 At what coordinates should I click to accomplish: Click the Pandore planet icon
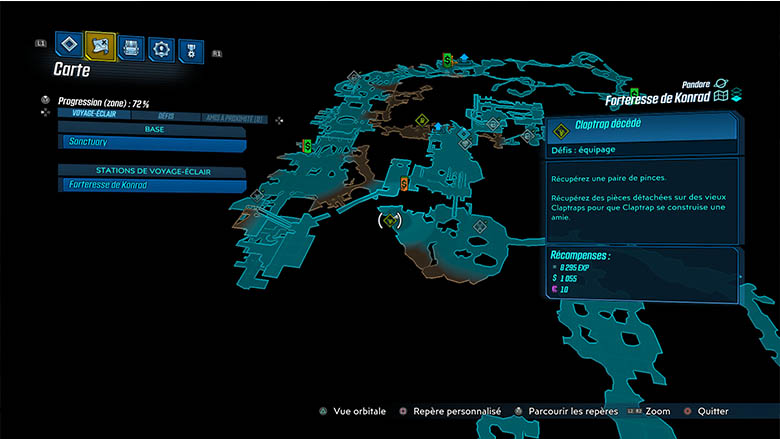[x=721, y=85]
